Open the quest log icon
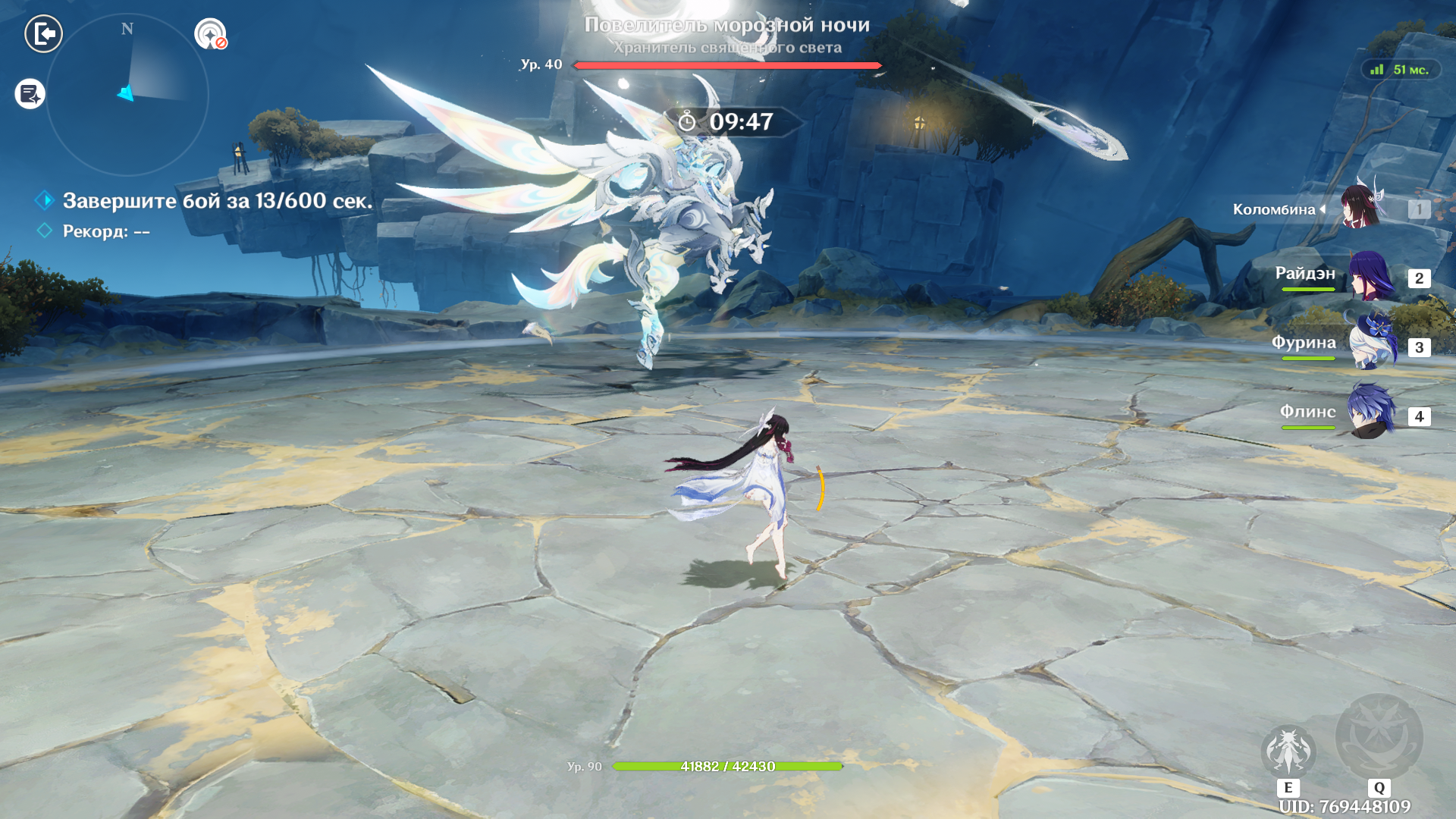 [30, 94]
